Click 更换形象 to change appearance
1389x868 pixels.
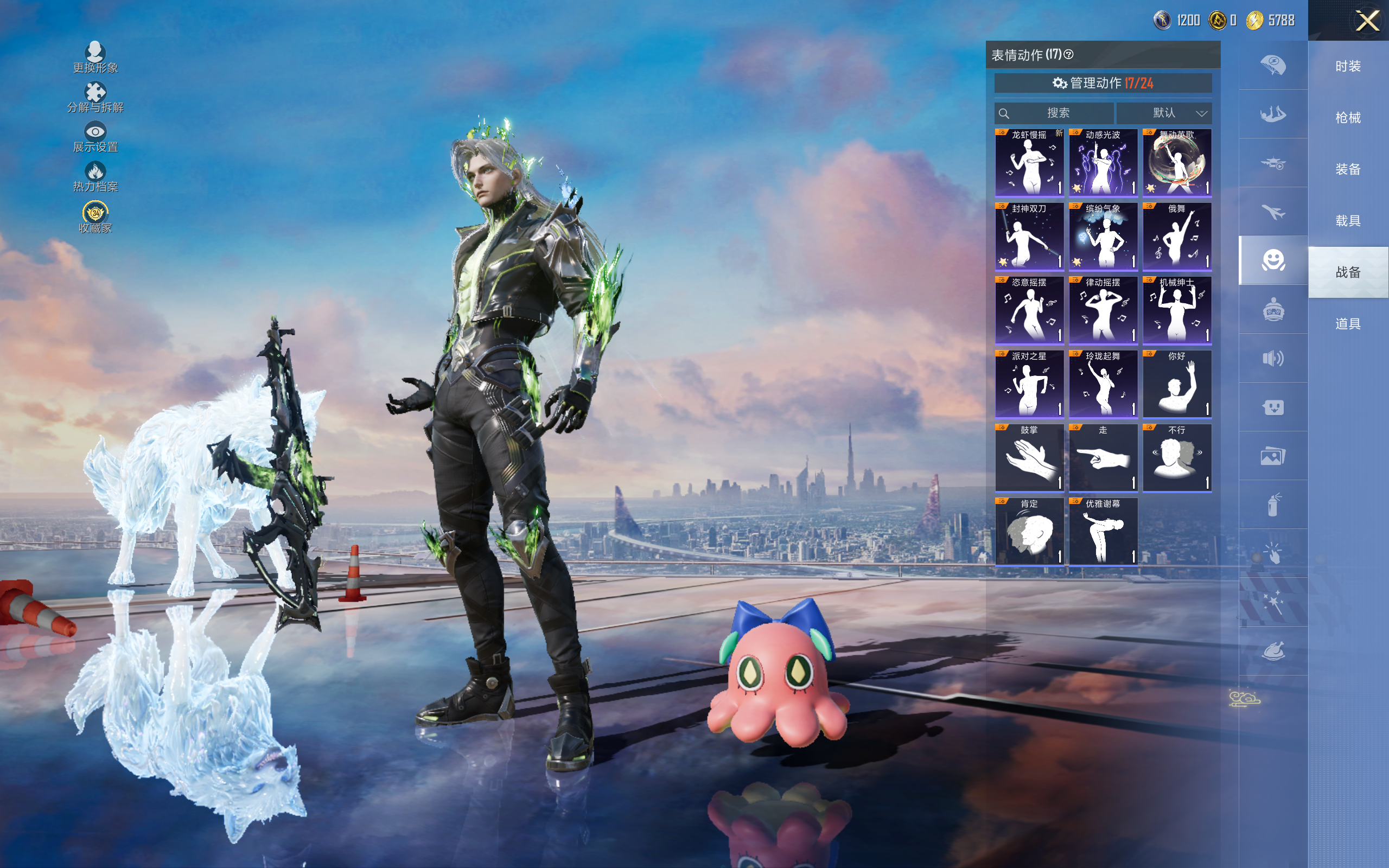[95, 58]
